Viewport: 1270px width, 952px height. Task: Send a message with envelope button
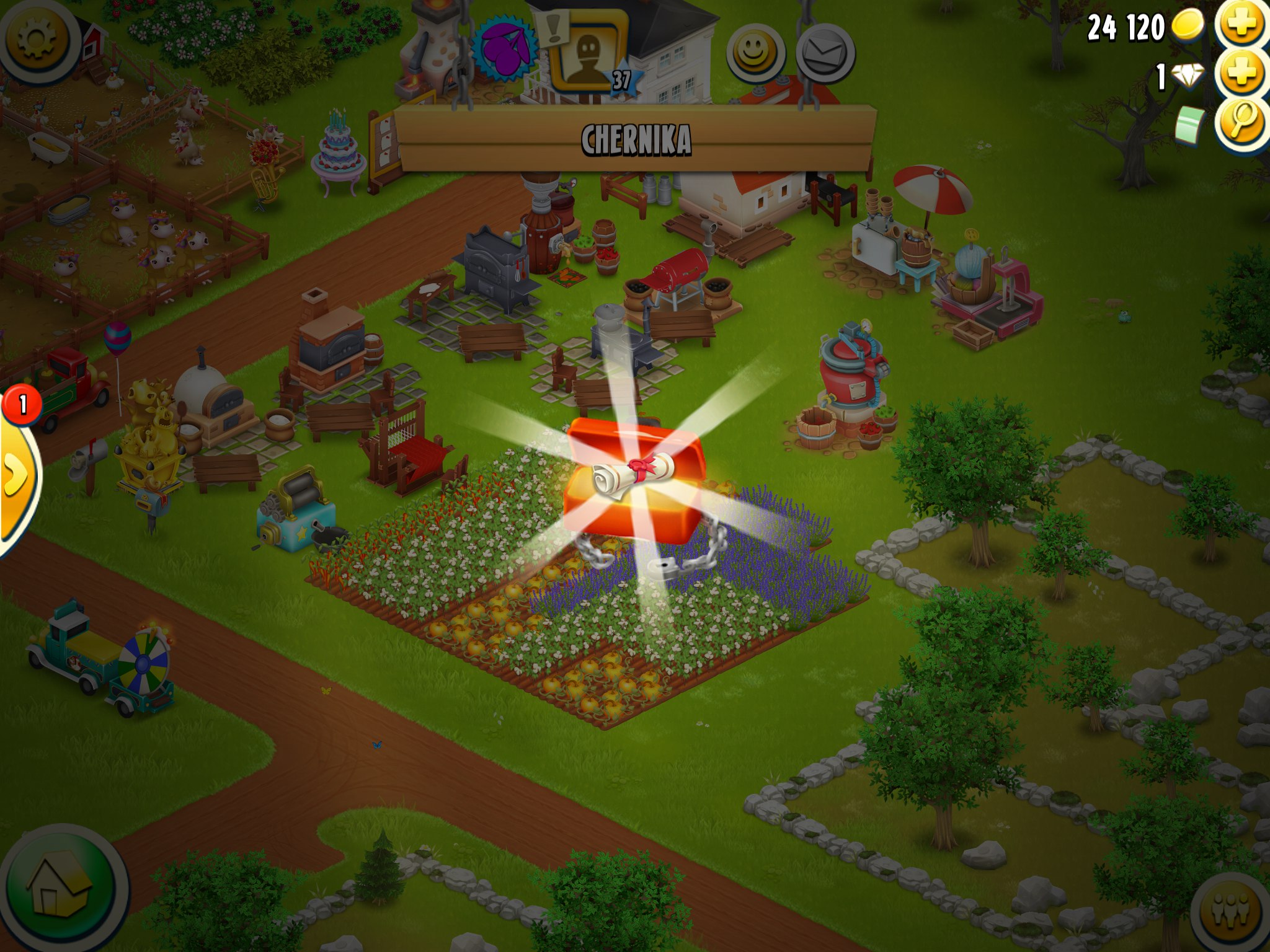coord(825,53)
